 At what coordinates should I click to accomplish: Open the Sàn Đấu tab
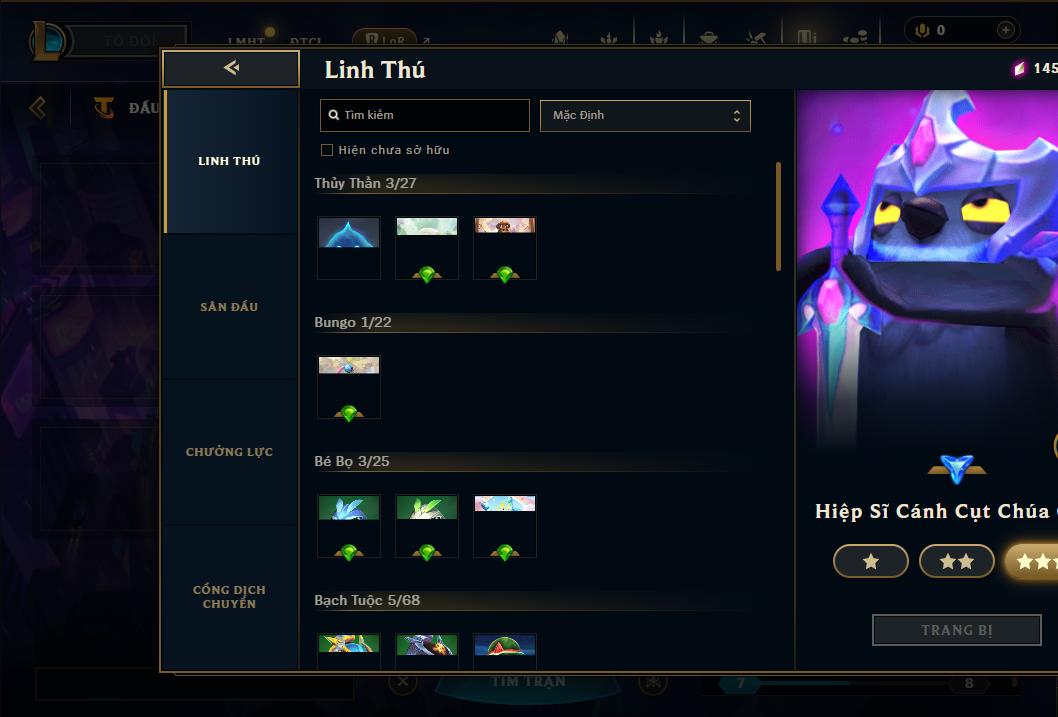(x=229, y=307)
